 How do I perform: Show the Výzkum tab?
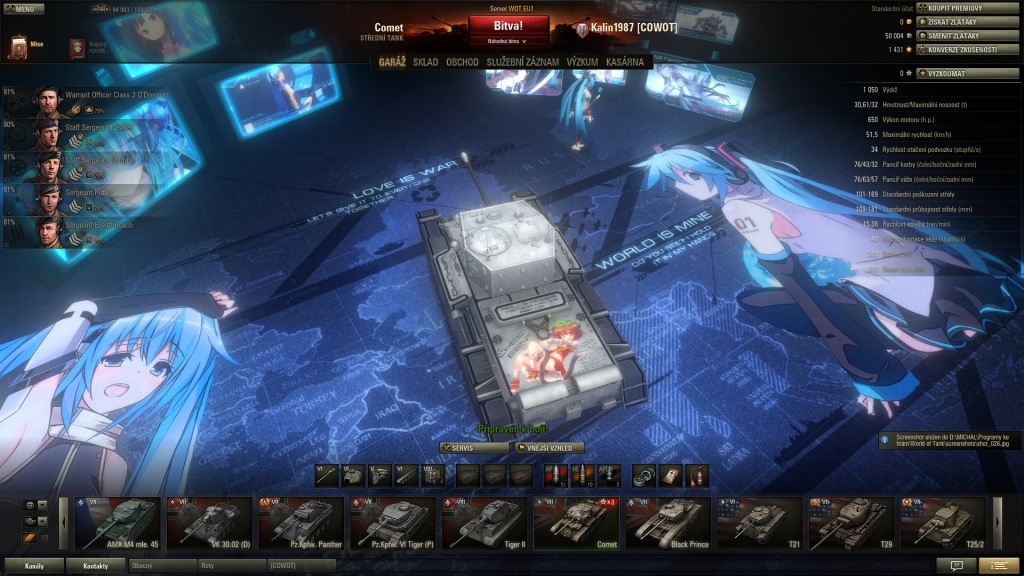[582, 62]
